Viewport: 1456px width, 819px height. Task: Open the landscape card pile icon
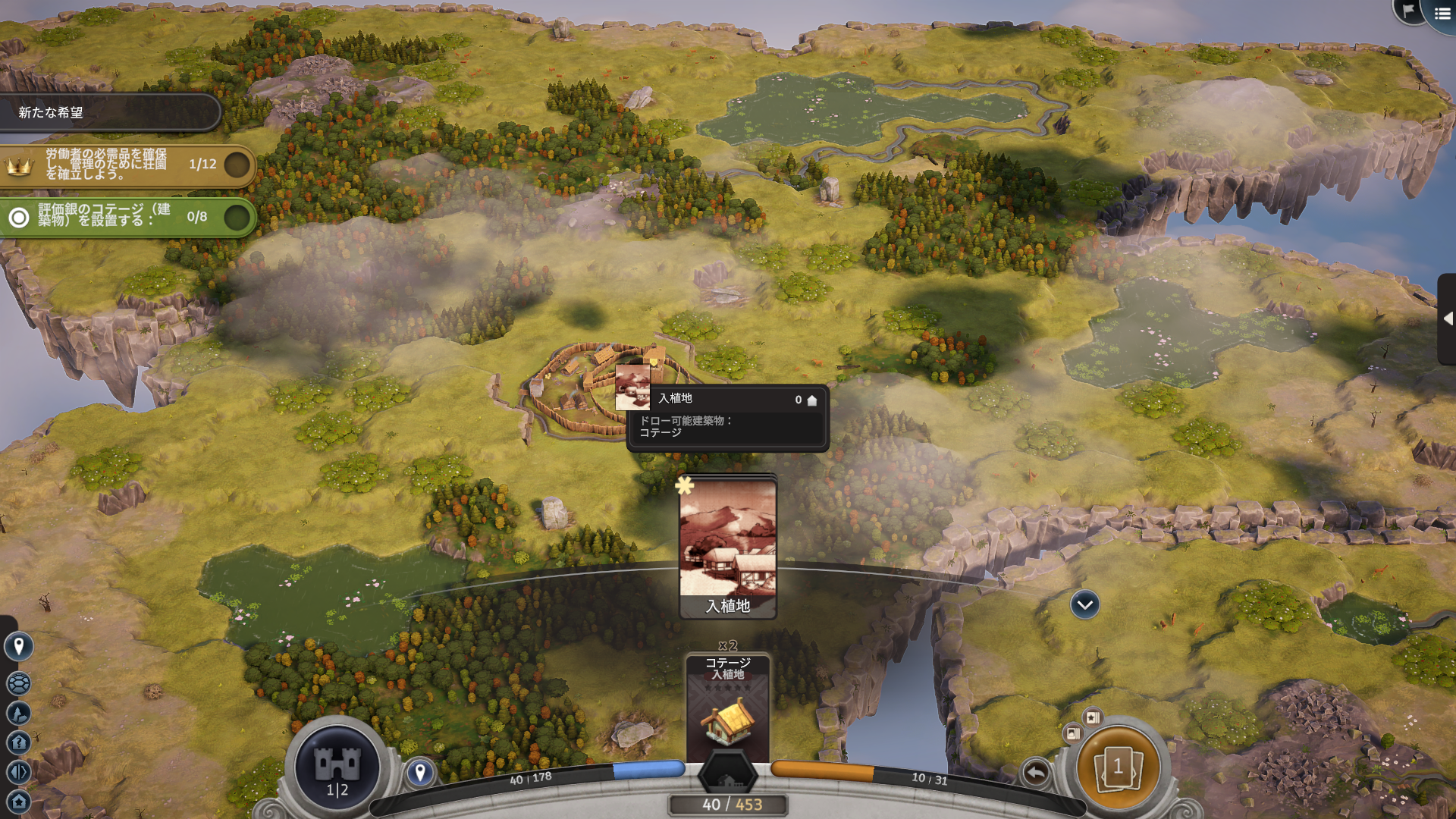coord(1073,733)
